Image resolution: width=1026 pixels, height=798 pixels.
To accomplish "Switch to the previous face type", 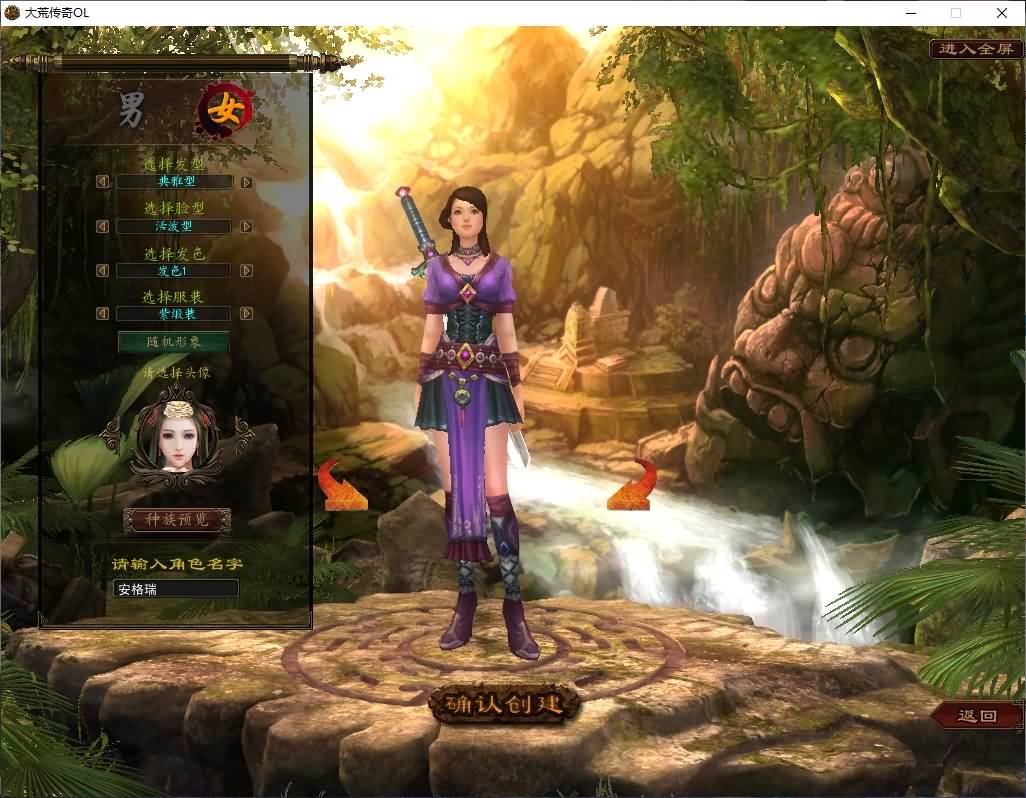I will coord(102,227).
